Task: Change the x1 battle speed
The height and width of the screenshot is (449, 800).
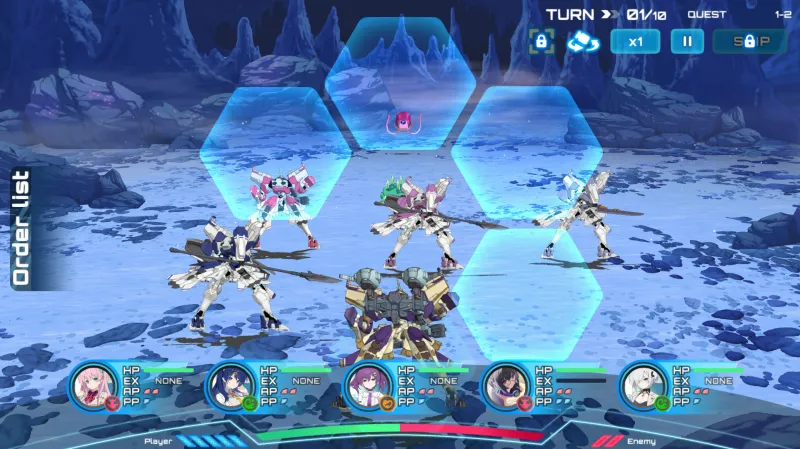Action: [x=635, y=42]
